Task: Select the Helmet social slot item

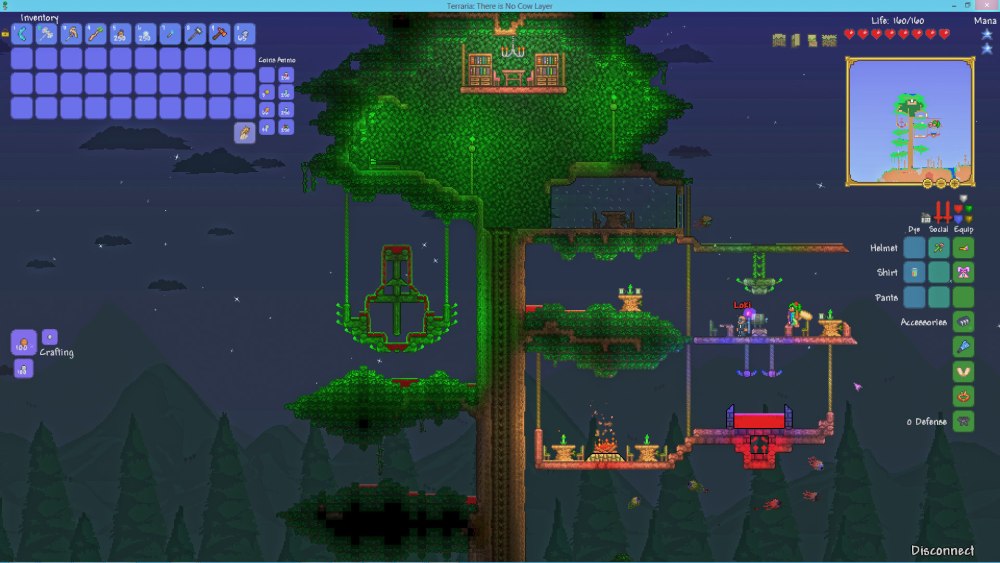Action: [x=938, y=247]
